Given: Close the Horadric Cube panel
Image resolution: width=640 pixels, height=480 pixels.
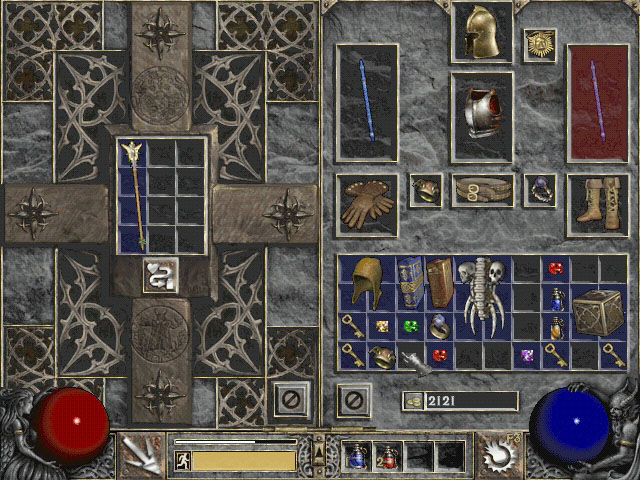Looking at the screenshot, I should [x=289, y=400].
